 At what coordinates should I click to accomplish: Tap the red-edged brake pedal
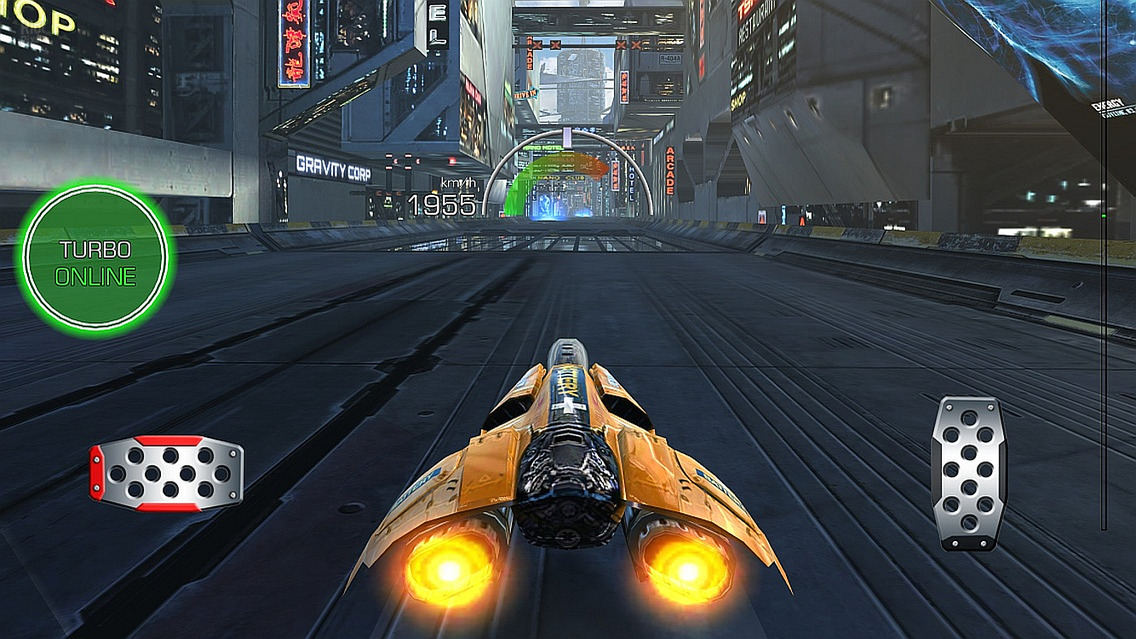(x=167, y=473)
